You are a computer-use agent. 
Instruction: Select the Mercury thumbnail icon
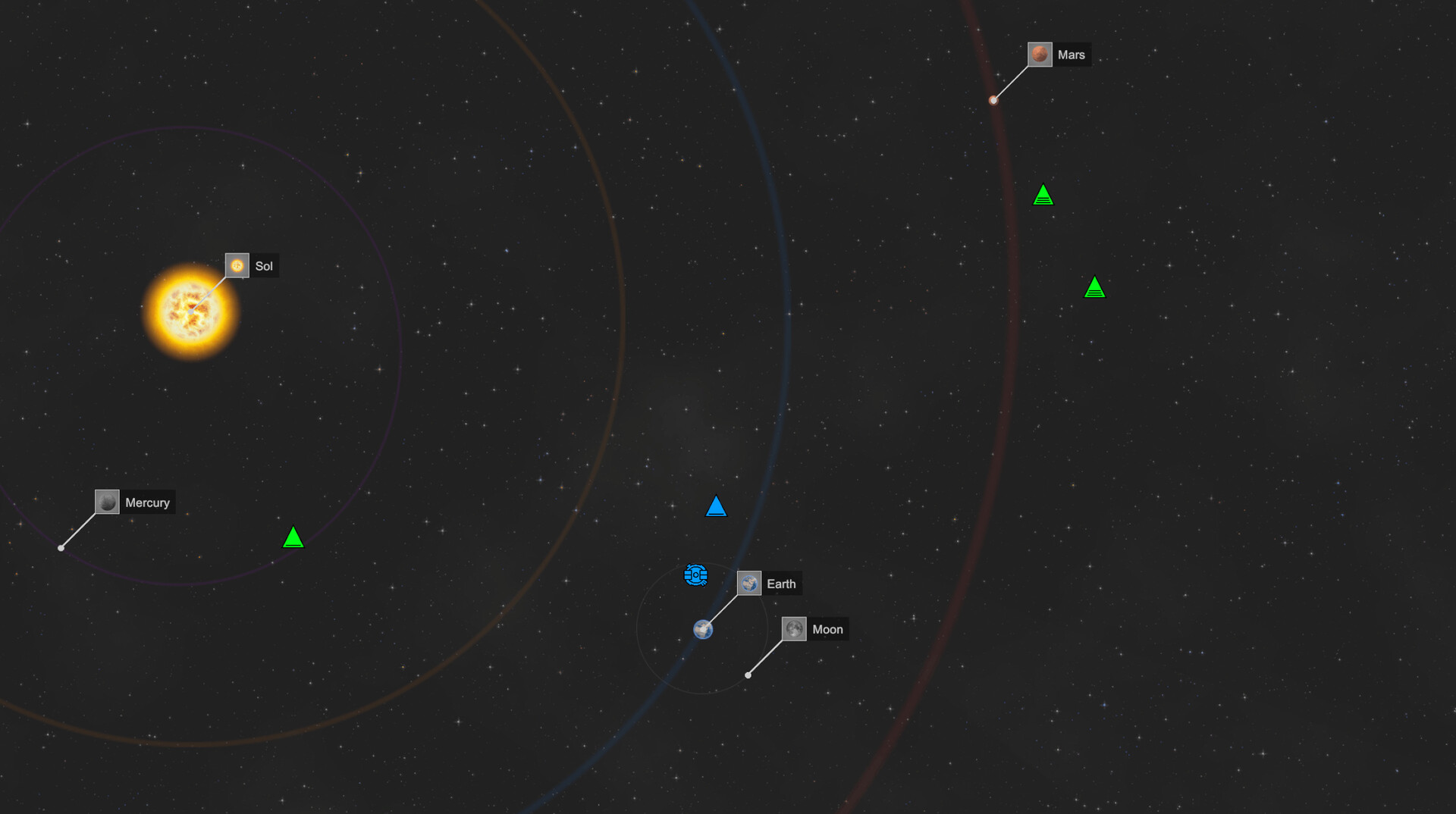click(x=106, y=501)
